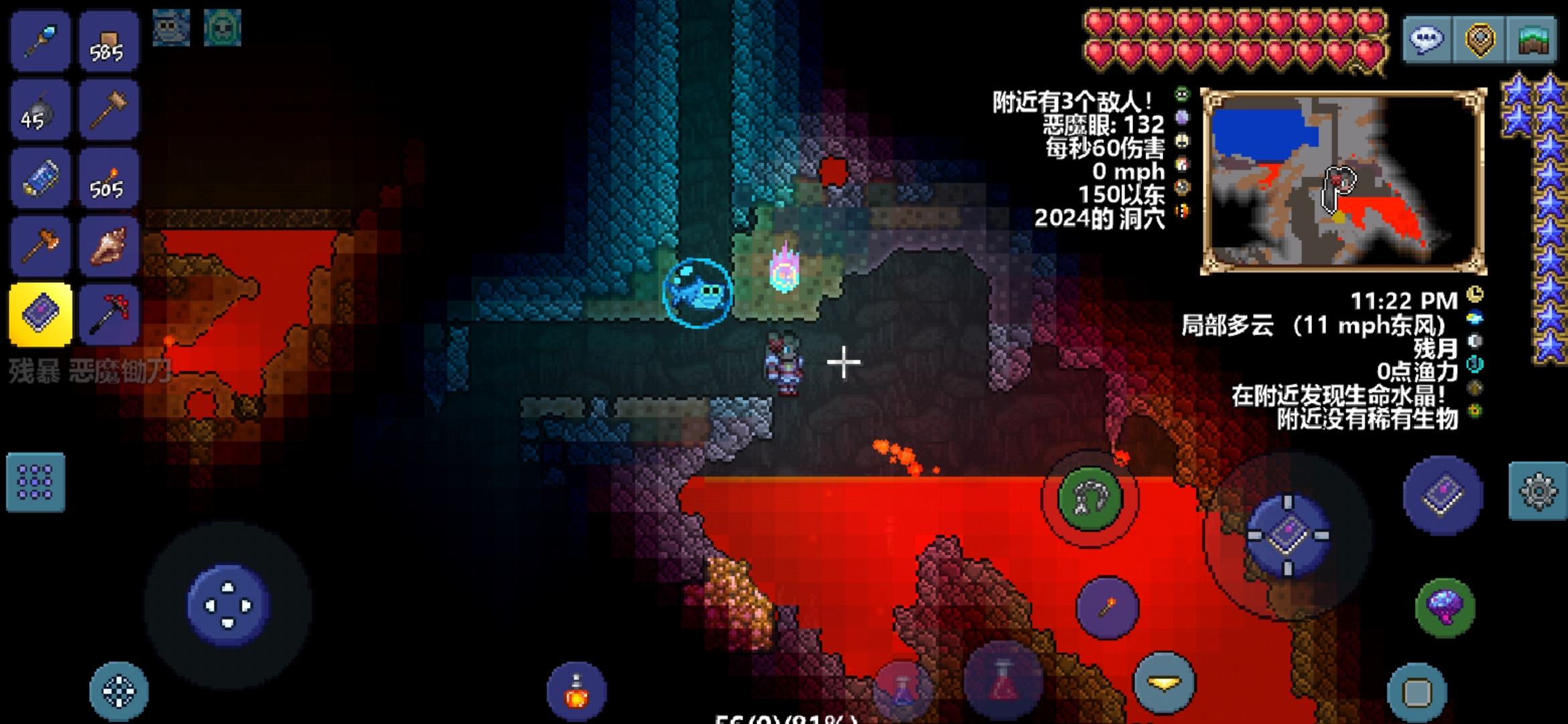Fire the grappling hook button
Image resolution: width=1568 pixels, height=724 pixels.
pyautogui.click(x=1090, y=498)
